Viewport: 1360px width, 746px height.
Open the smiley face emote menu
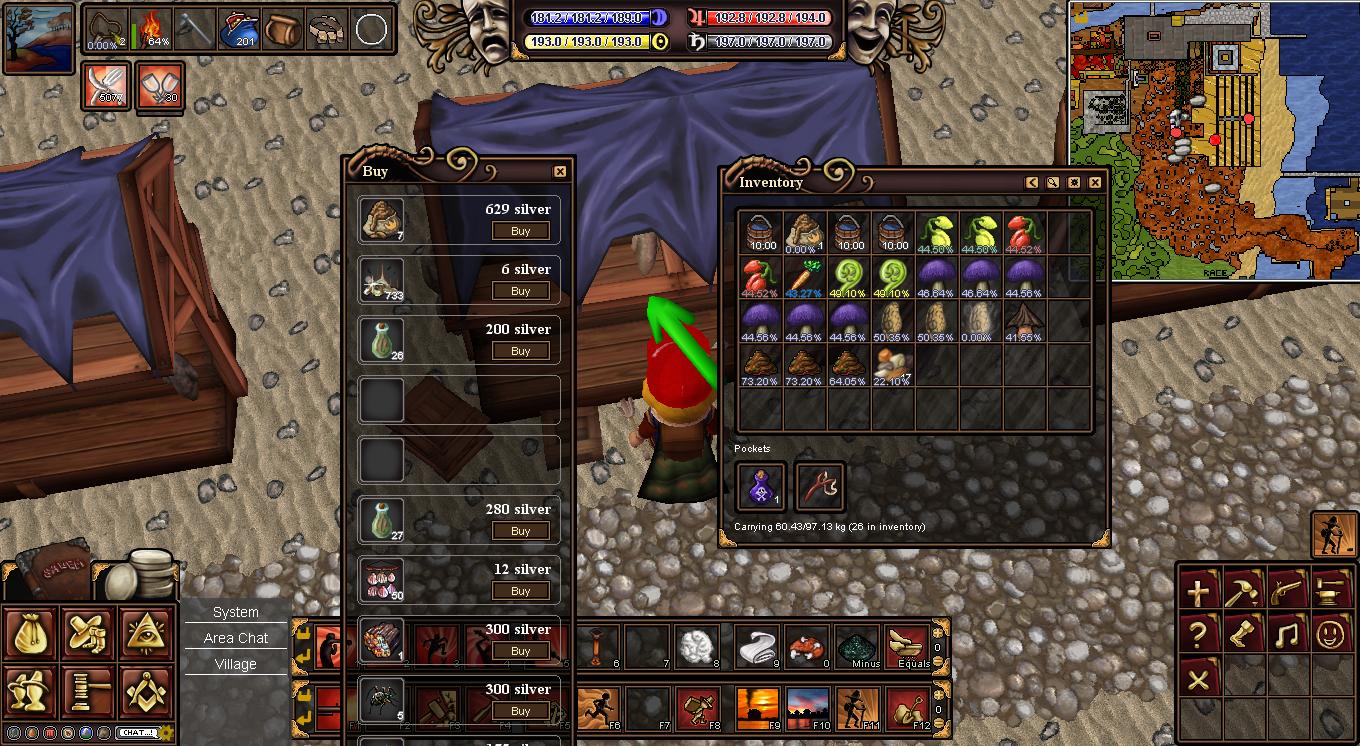[1330, 634]
